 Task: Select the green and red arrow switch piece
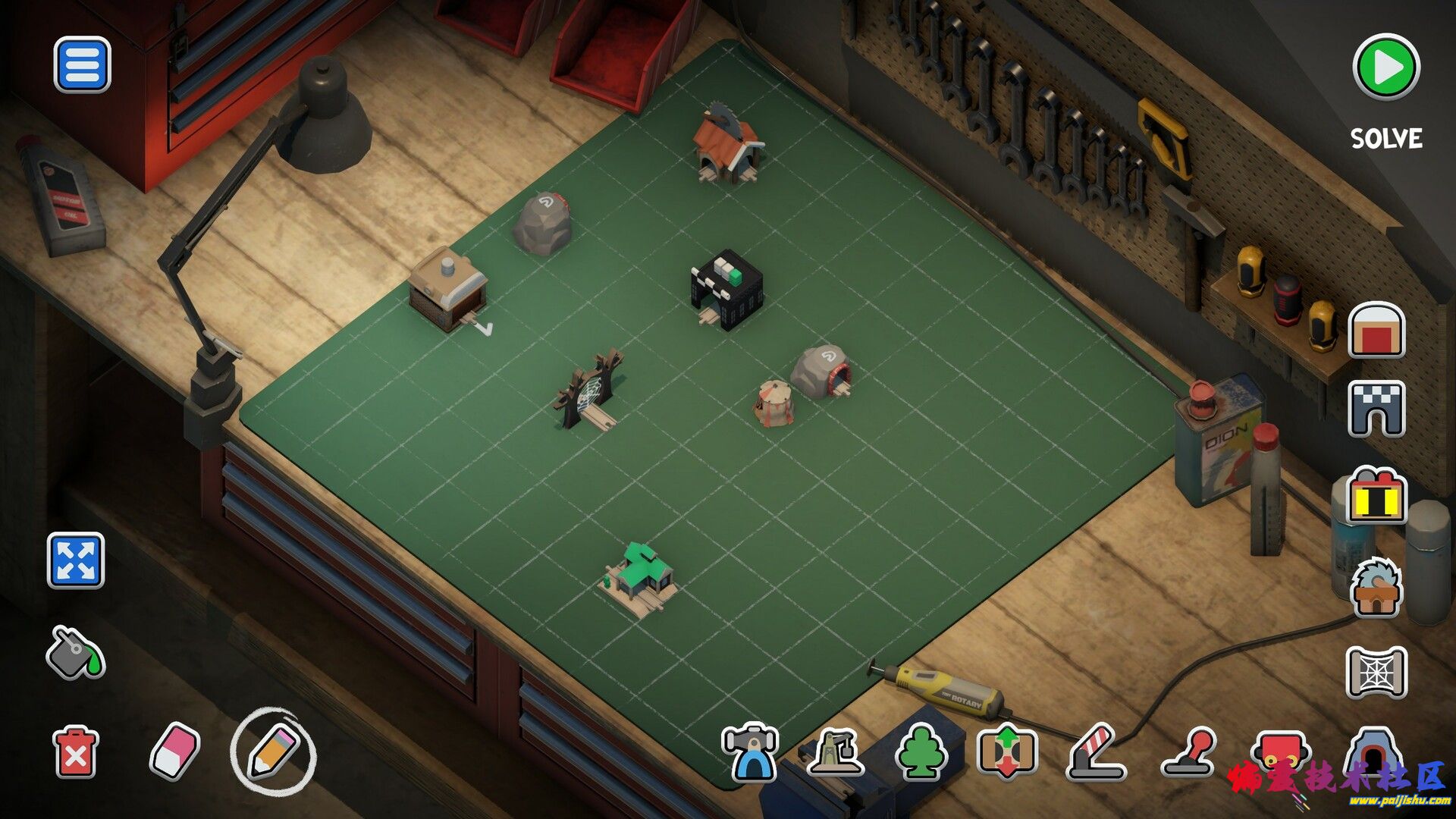1006,752
